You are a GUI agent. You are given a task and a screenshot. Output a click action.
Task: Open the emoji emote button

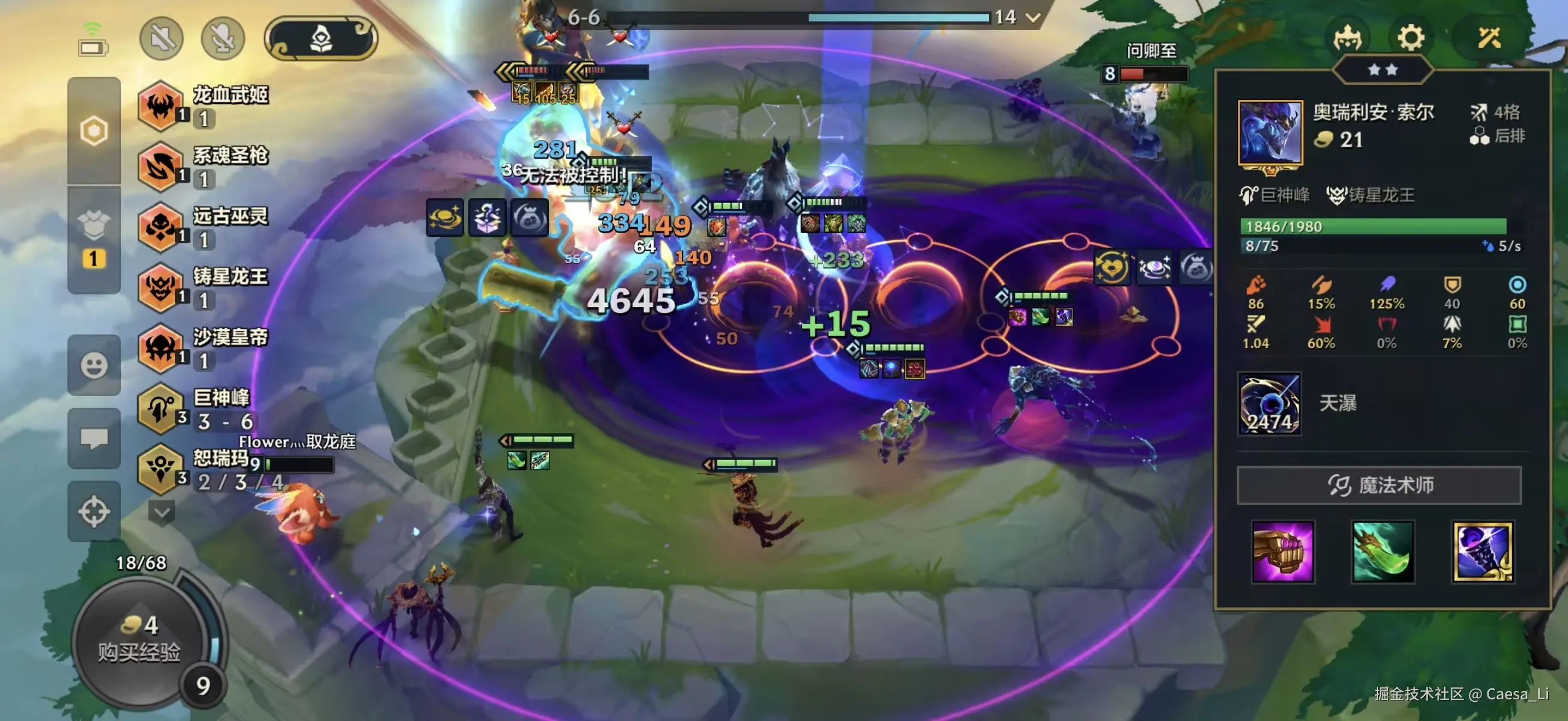pyautogui.click(x=94, y=365)
